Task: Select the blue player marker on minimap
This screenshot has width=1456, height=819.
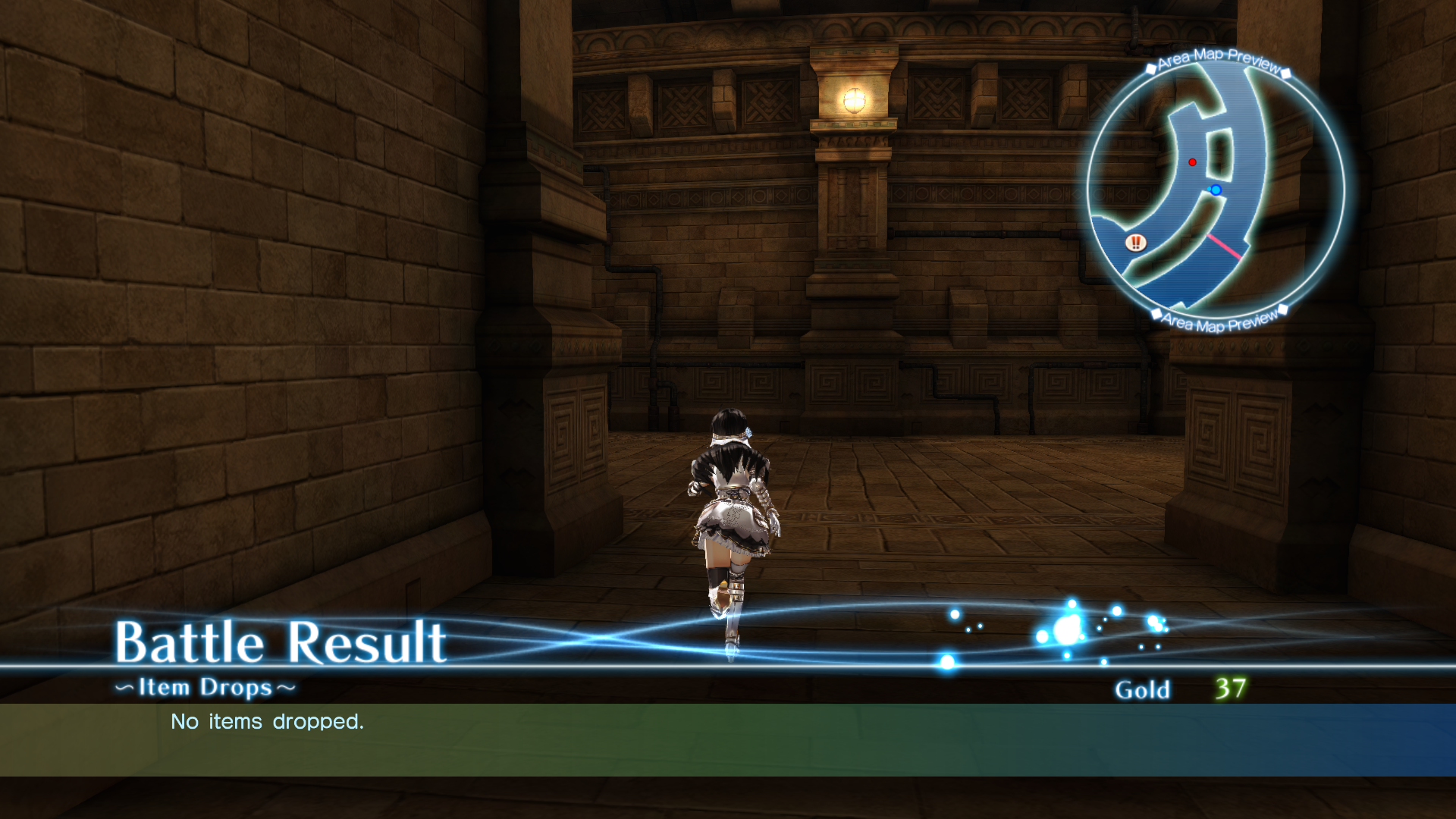Action: (1216, 190)
